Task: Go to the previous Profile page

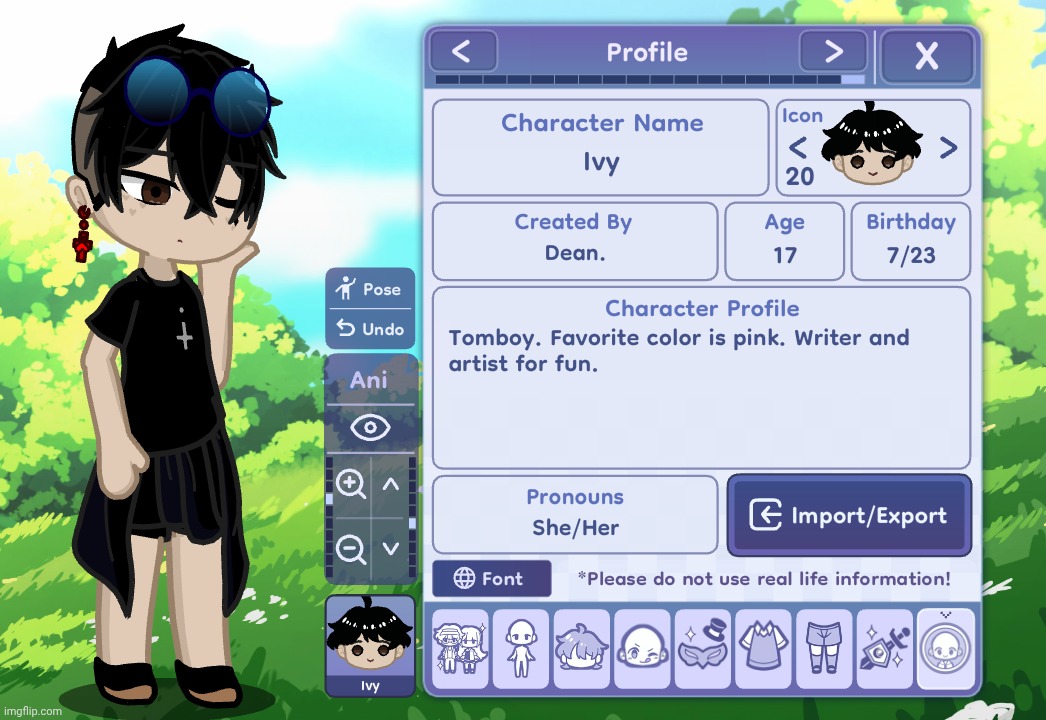Action: click(462, 51)
